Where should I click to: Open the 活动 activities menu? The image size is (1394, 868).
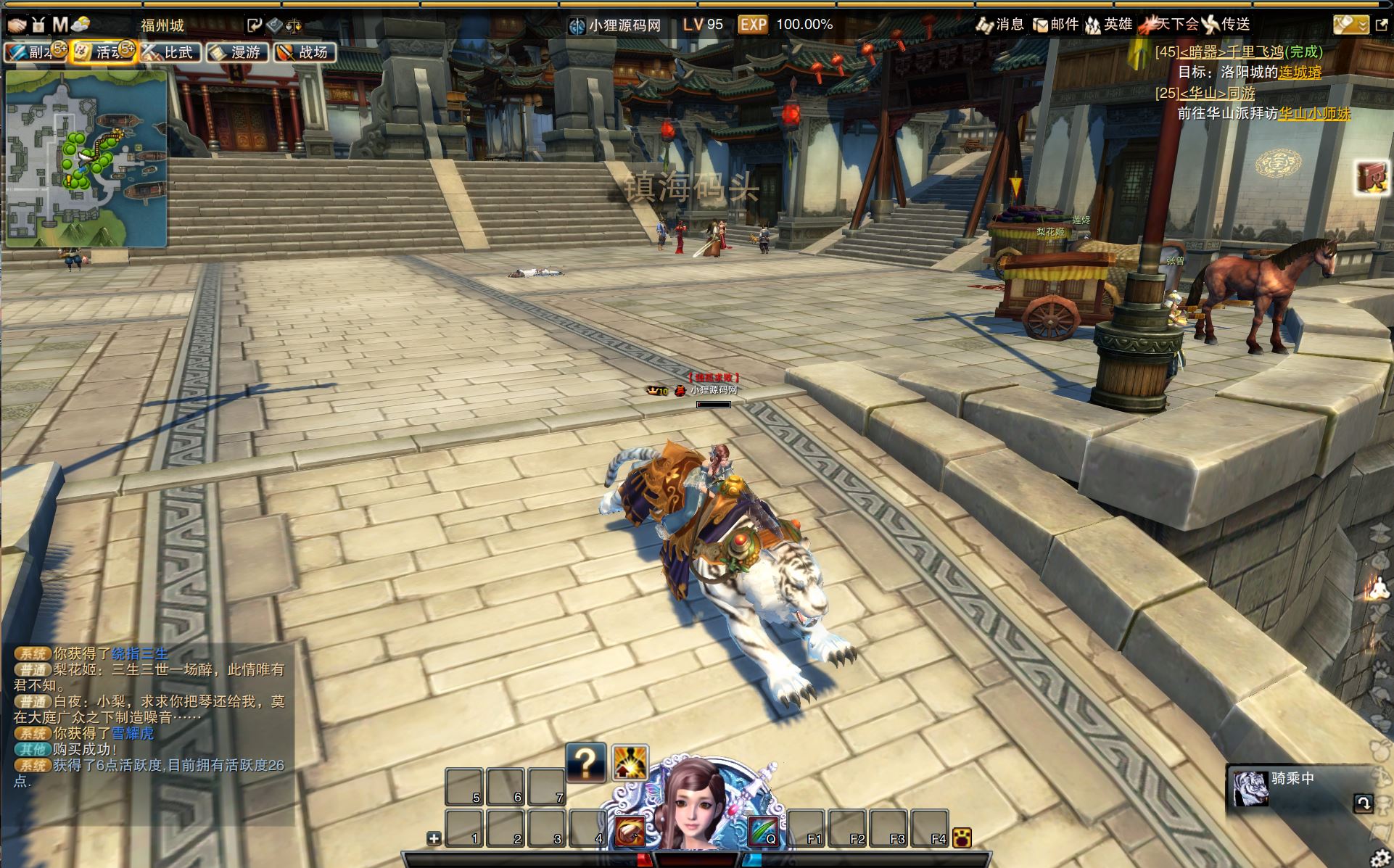tap(103, 52)
